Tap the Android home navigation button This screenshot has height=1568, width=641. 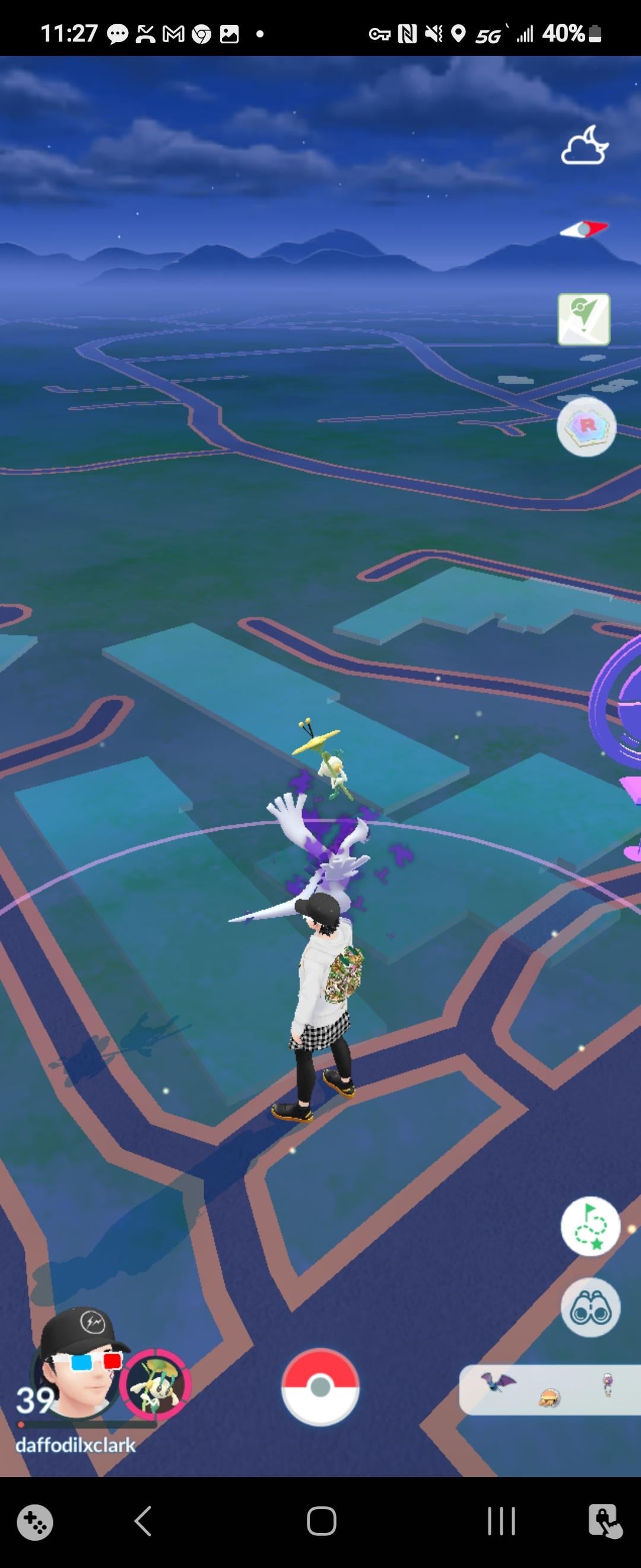tap(321, 1521)
